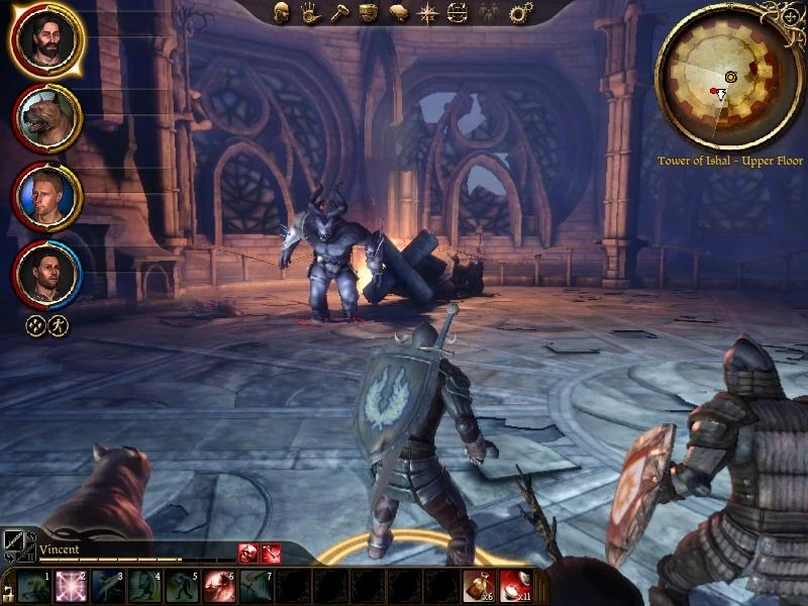808x606 pixels.
Task: Toggle the party hold position button
Action: [58, 325]
